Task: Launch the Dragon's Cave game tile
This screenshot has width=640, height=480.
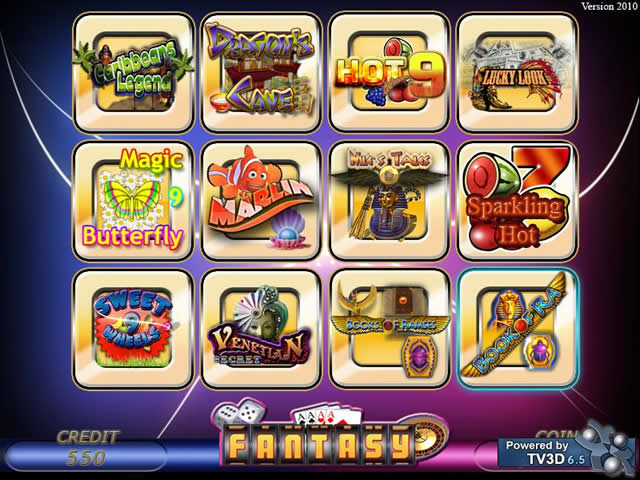Action: pos(261,72)
